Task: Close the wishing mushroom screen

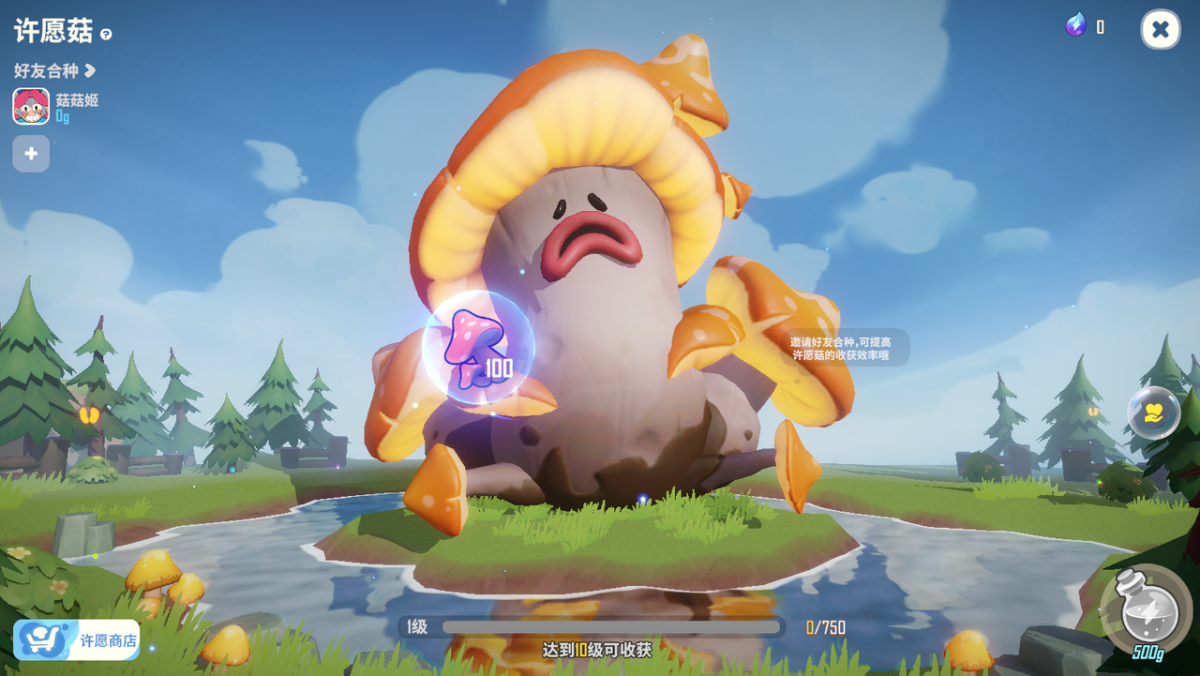Action: coord(1160,30)
